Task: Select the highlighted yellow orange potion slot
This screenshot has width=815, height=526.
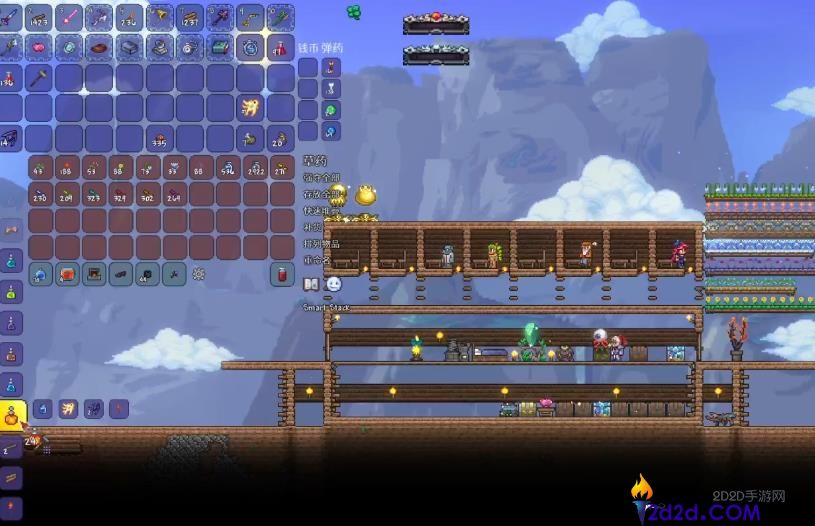Action: pyautogui.click(x=13, y=412)
